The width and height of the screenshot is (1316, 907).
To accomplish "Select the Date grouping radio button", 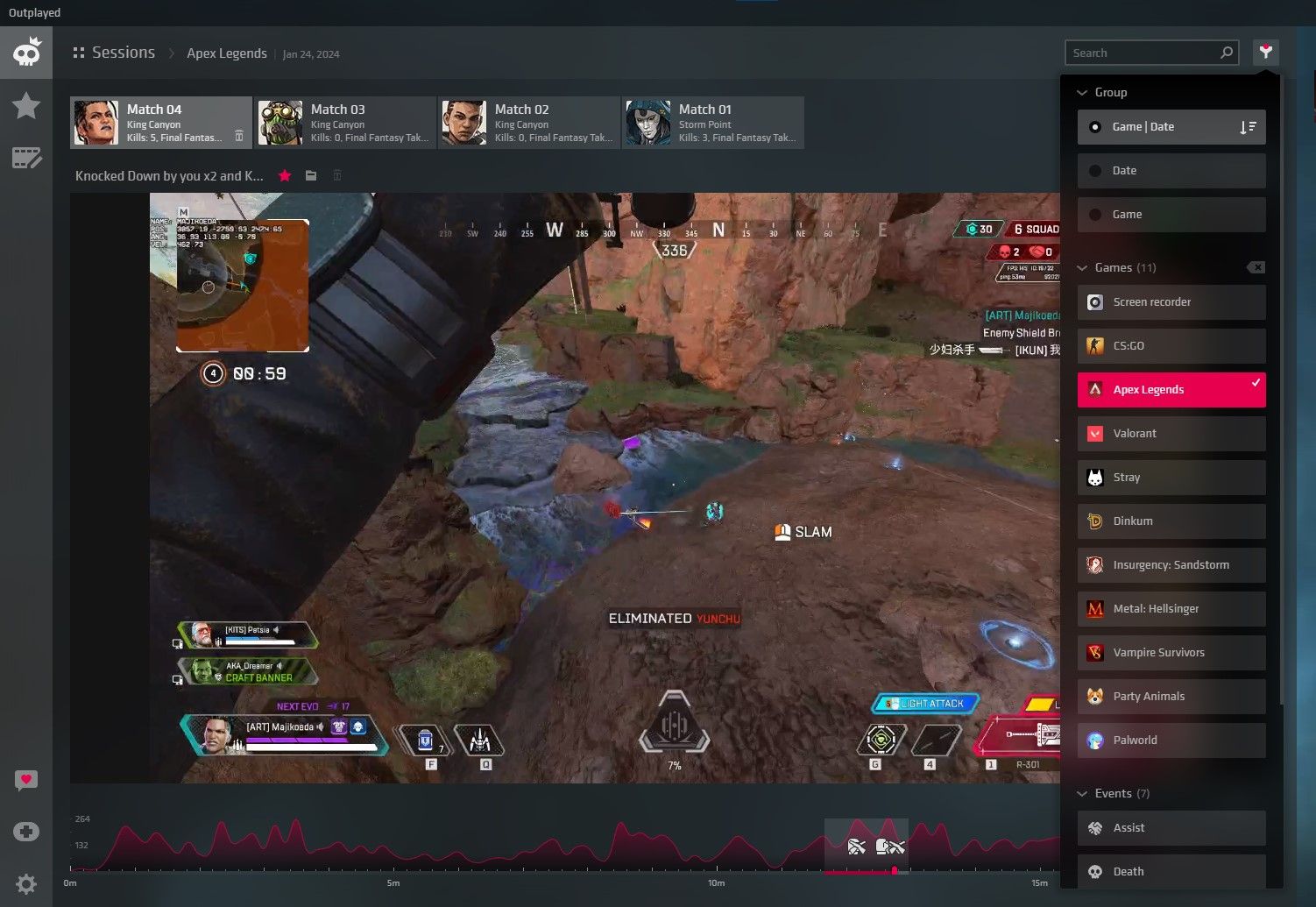I will click(1095, 170).
